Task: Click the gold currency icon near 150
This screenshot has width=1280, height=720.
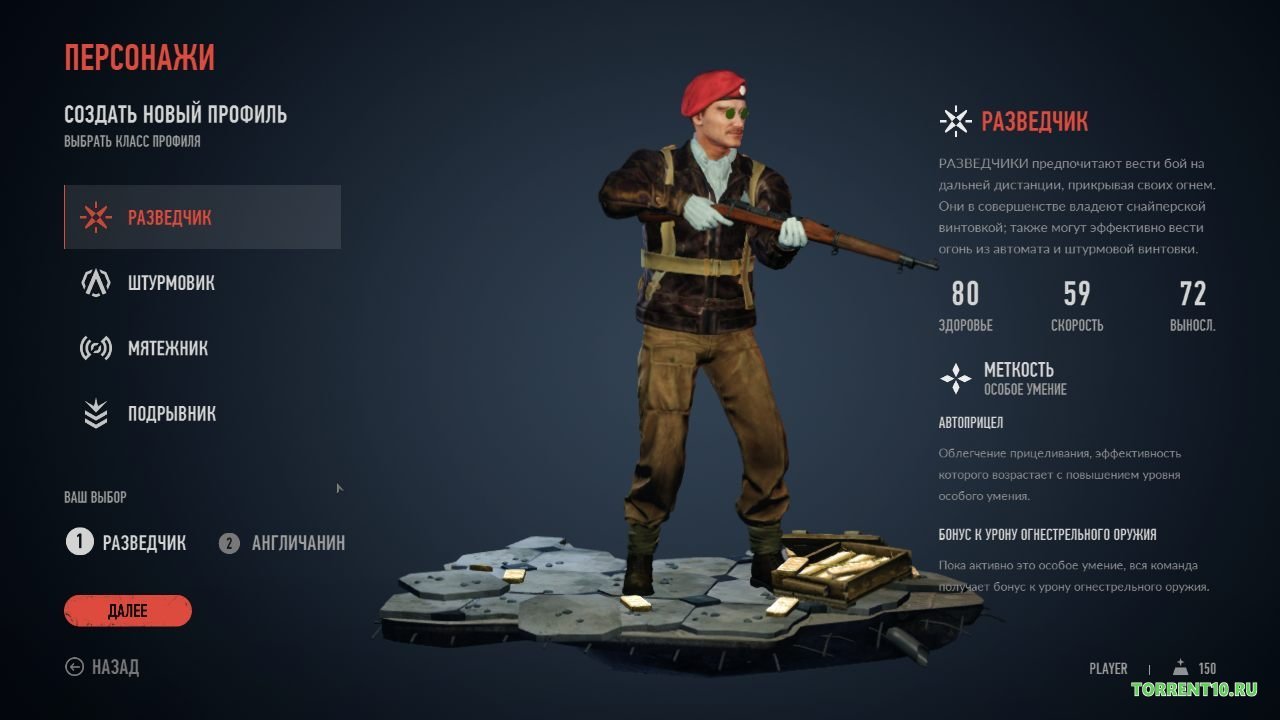Action: 1180,668
